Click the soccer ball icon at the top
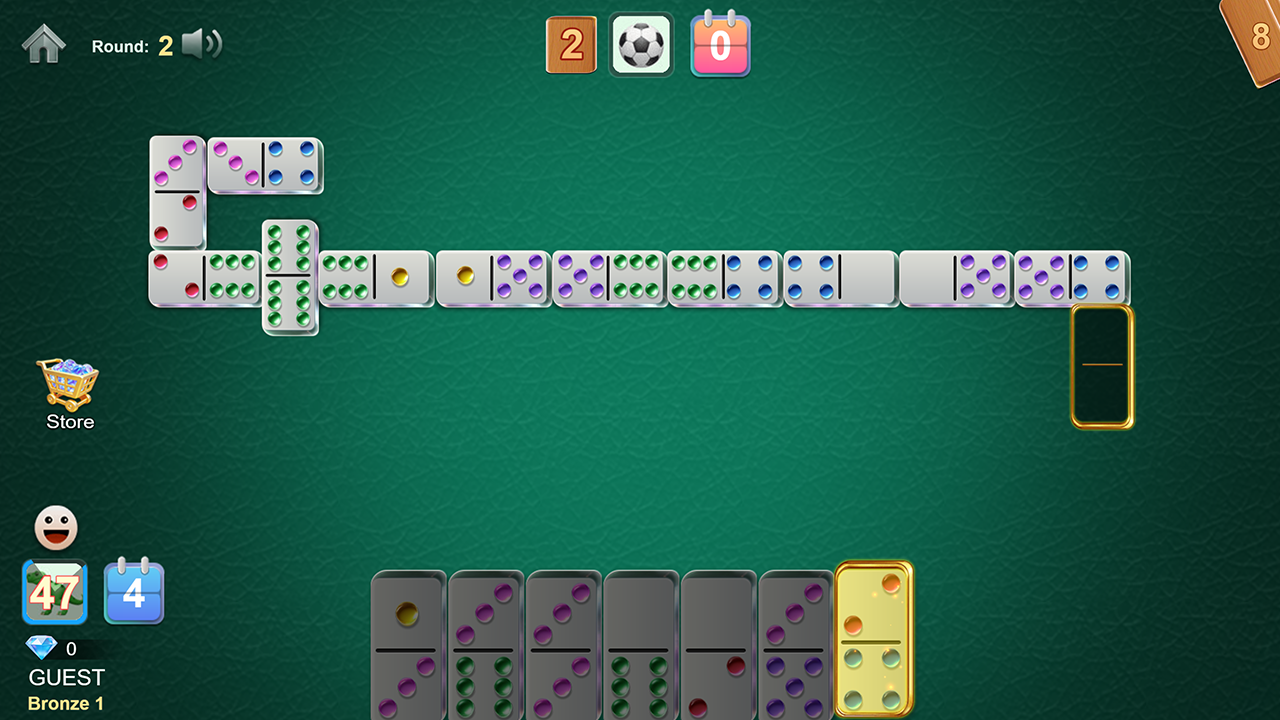The width and height of the screenshot is (1280, 720). tap(641, 44)
